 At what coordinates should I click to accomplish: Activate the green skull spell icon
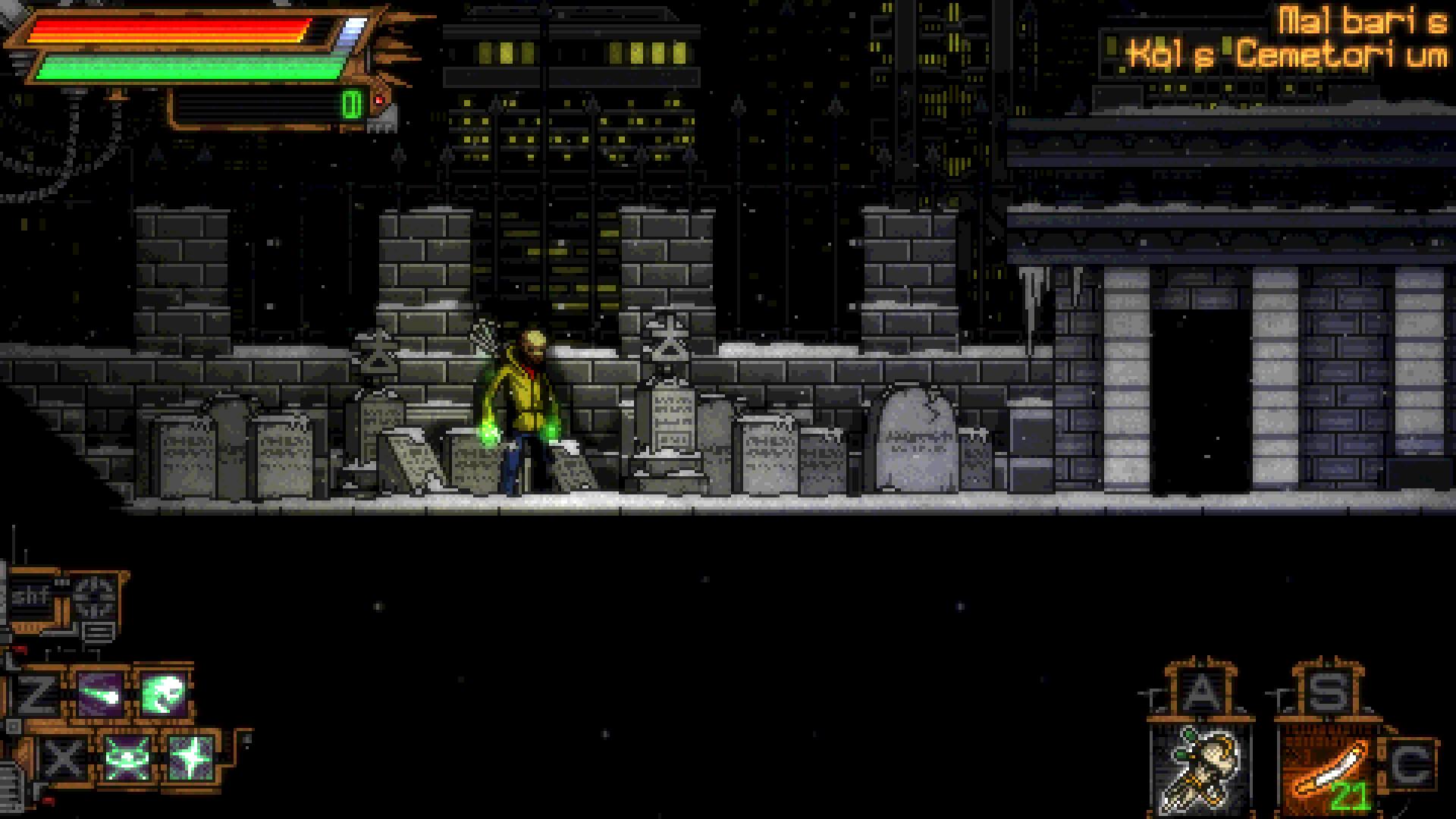[x=164, y=694]
